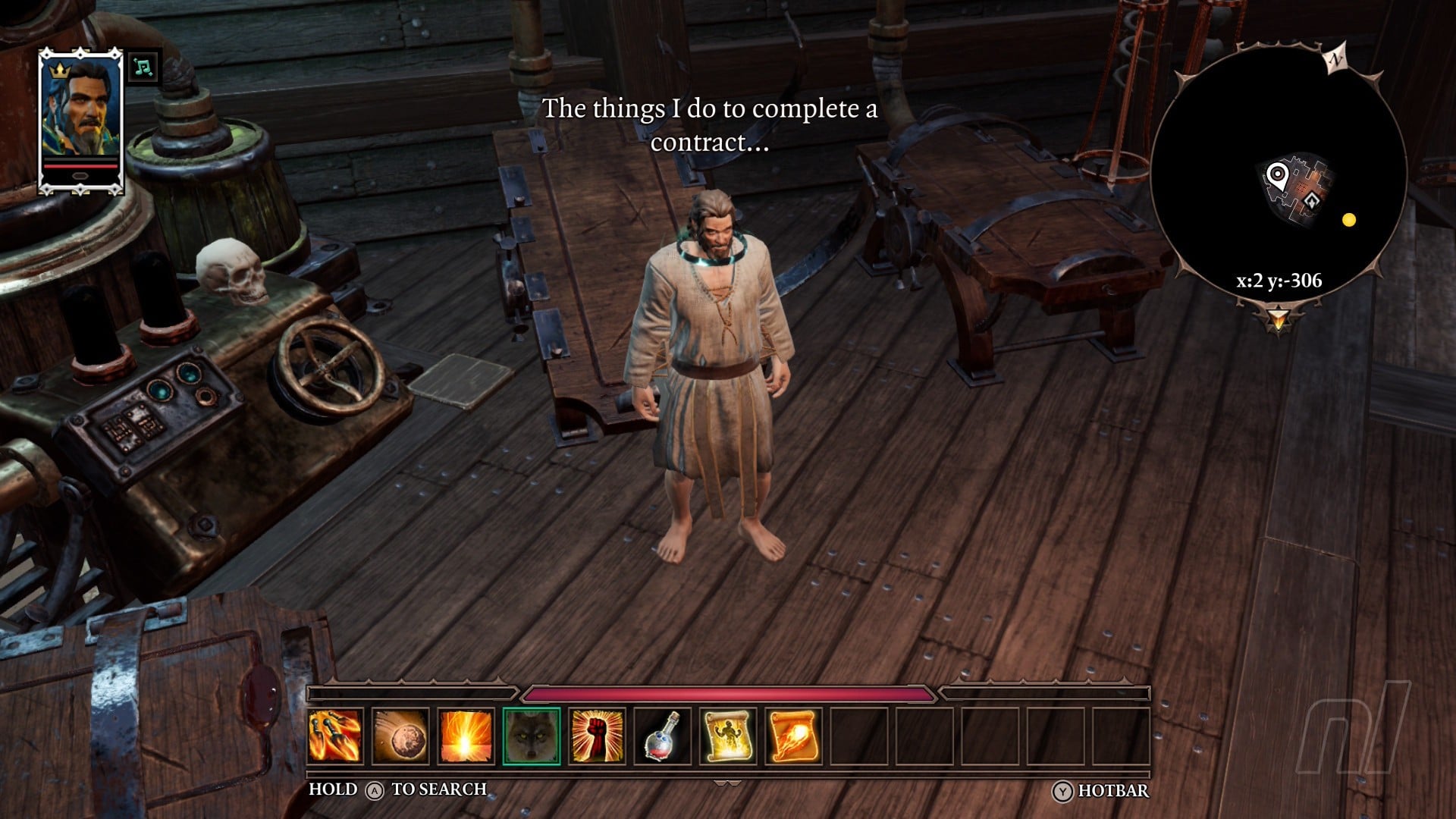Viewport: 1456px width, 819px height.
Task: Use the fireball scroll
Action: (x=793, y=735)
